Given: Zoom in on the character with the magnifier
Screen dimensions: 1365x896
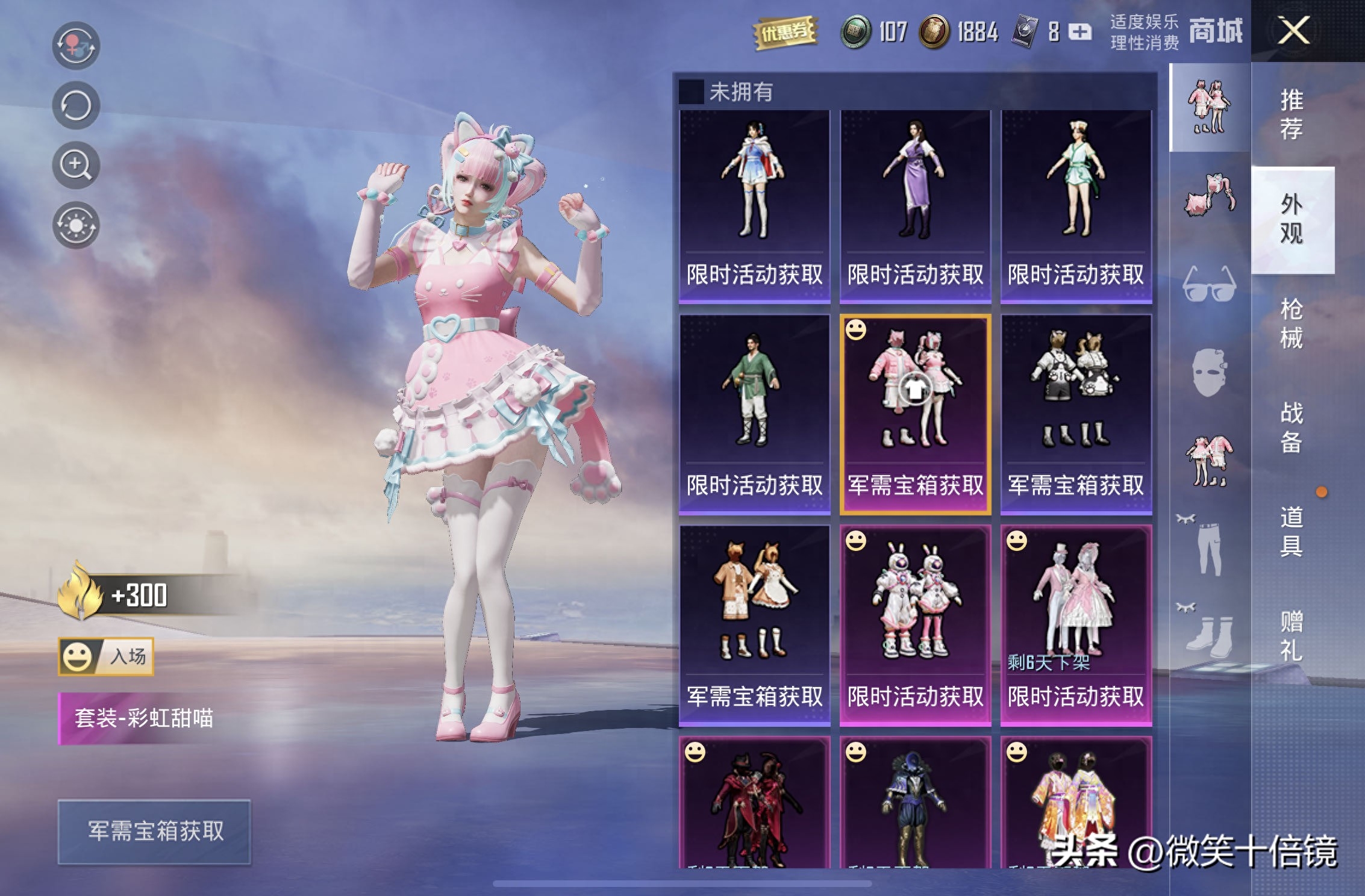Looking at the screenshot, I should pos(76,165).
